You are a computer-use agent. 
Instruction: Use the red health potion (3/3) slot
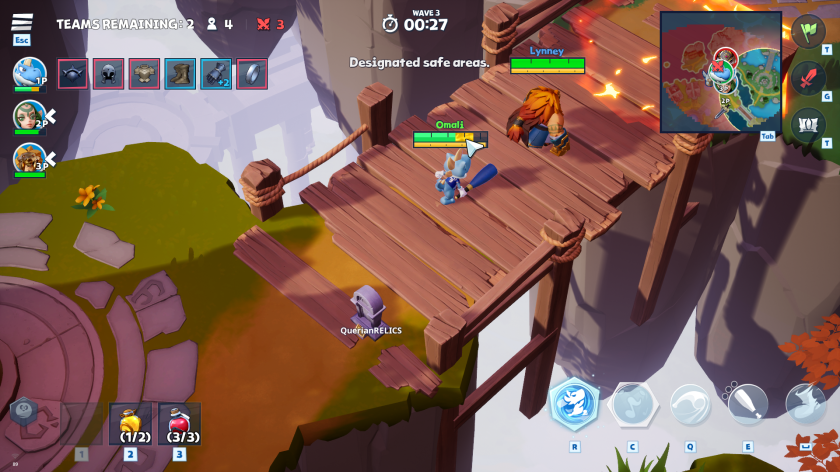click(x=179, y=423)
